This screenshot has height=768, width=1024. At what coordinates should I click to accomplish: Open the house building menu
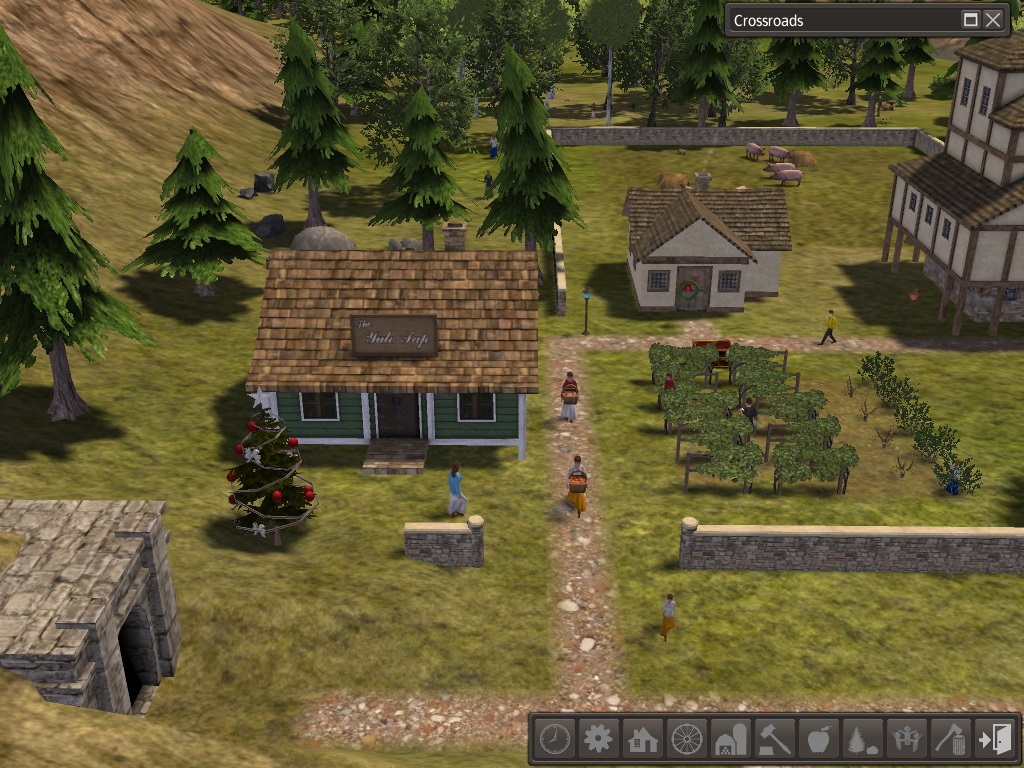tap(642, 740)
